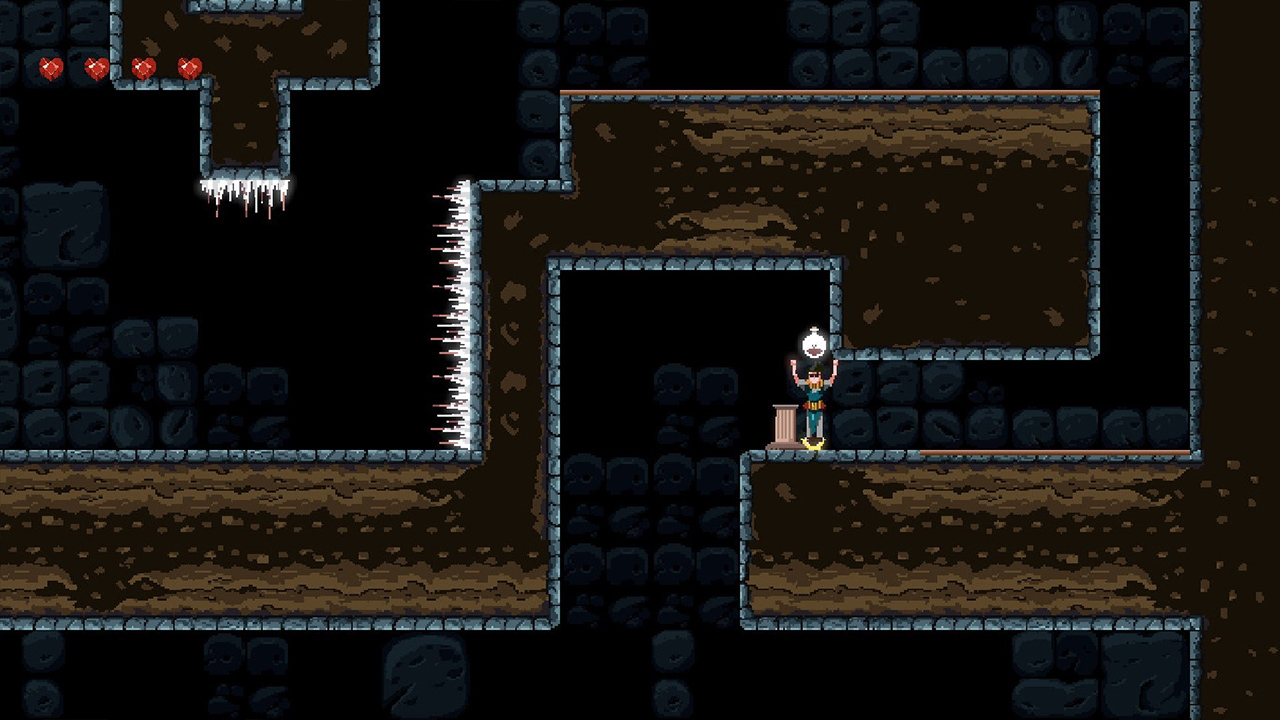The image size is (1280, 720).
Task: Select the third heart in the health bar
Action: (143, 67)
